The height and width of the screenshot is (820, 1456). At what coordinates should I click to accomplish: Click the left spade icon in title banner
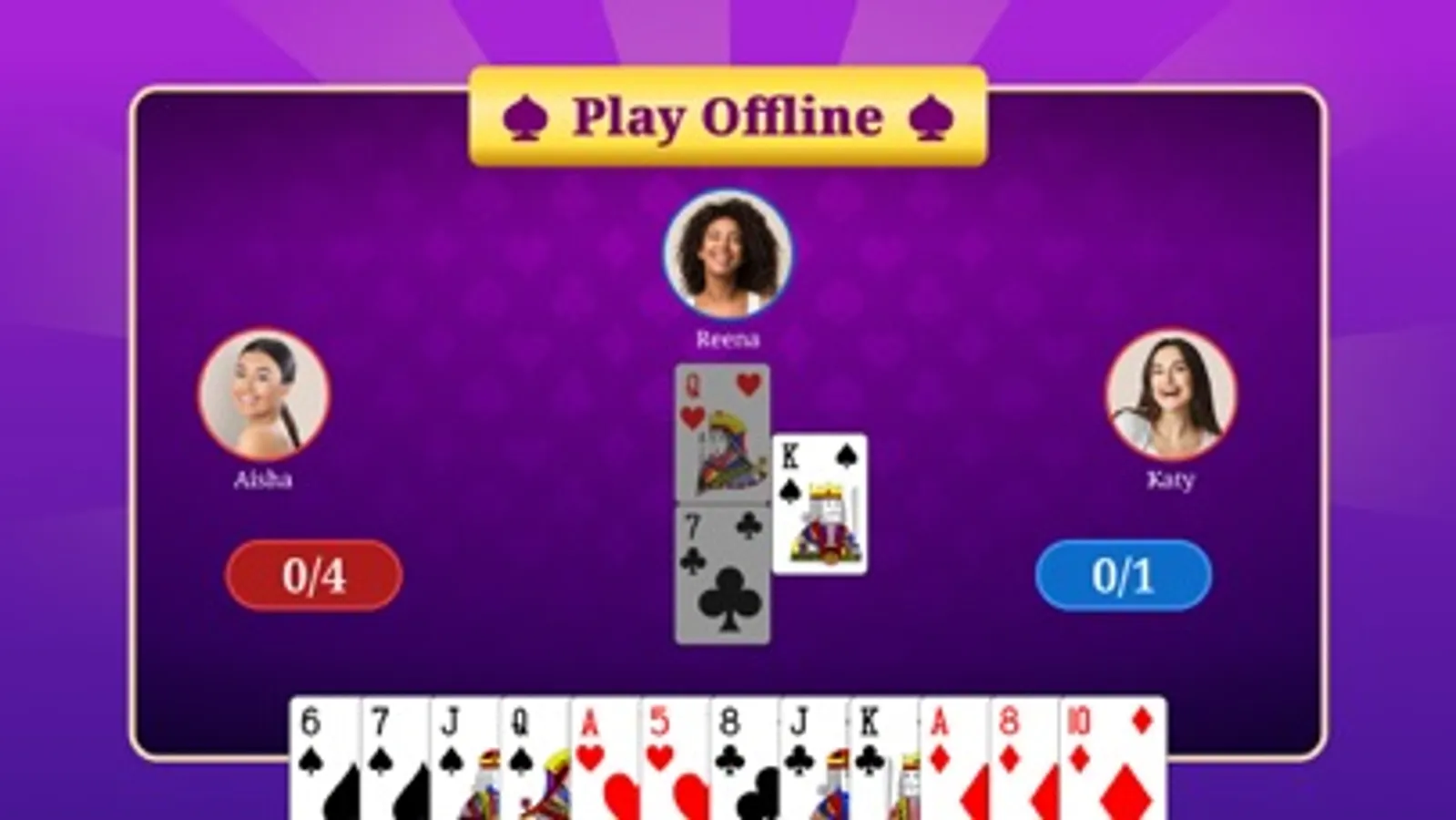coord(526,115)
